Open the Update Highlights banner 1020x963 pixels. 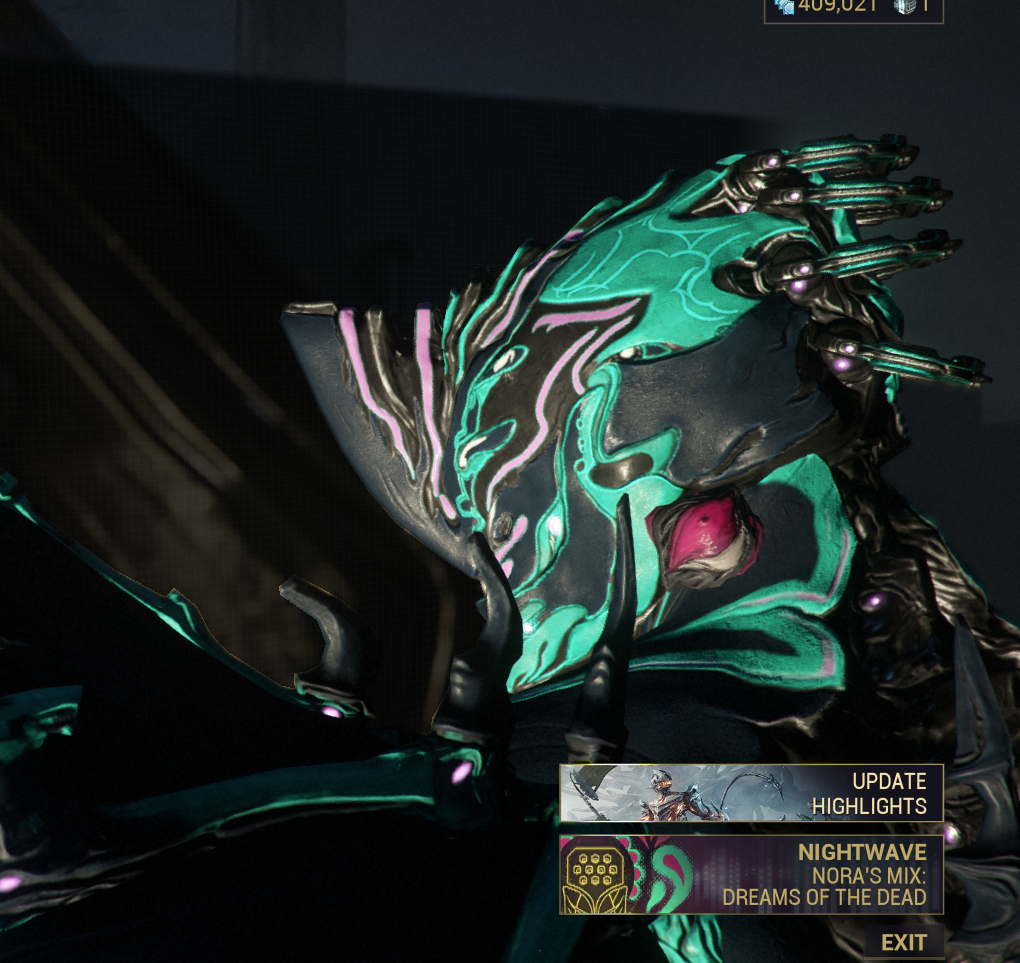[751, 793]
